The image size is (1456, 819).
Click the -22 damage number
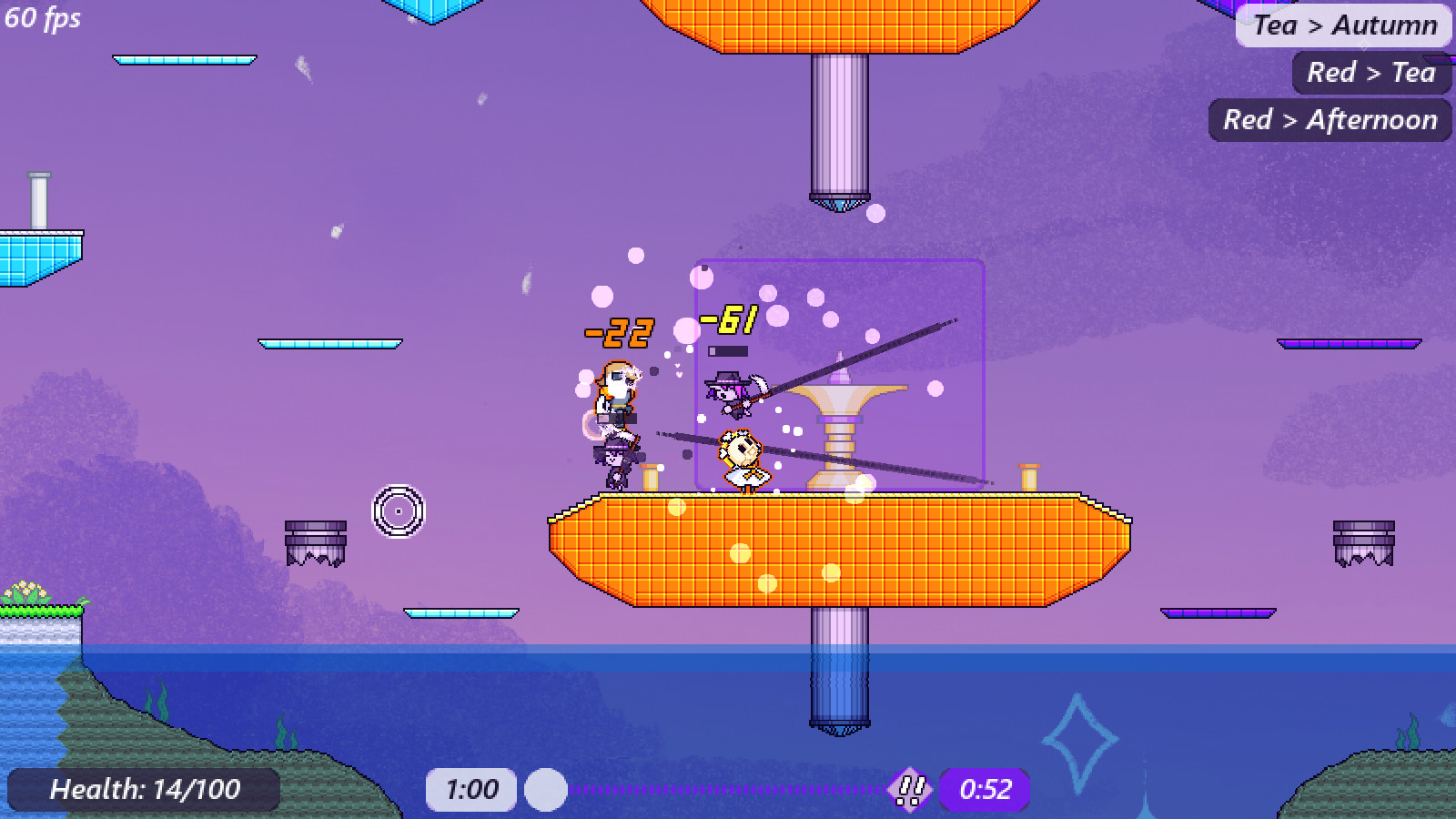click(x=619, y=333)
